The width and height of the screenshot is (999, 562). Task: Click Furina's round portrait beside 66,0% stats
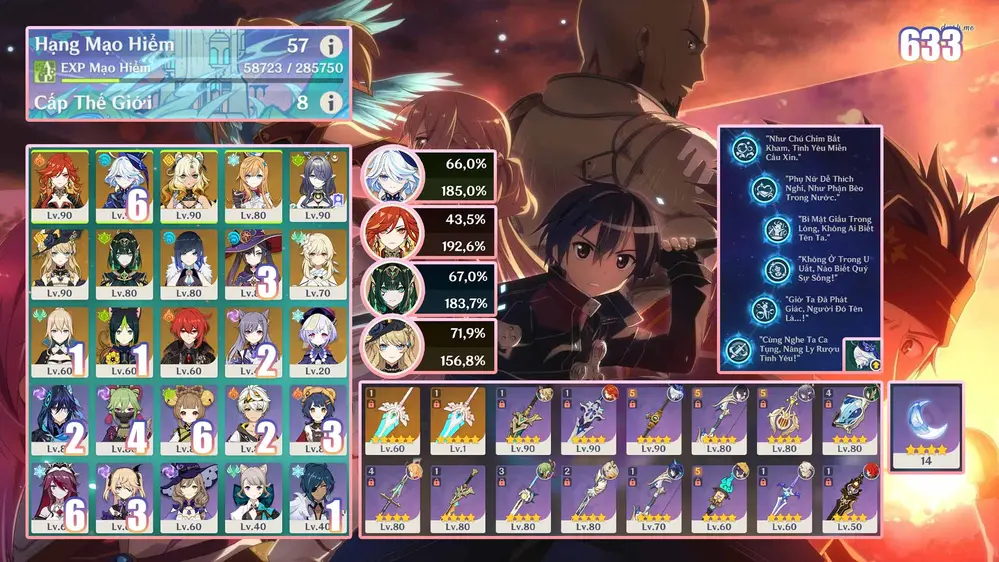[390, 177]
